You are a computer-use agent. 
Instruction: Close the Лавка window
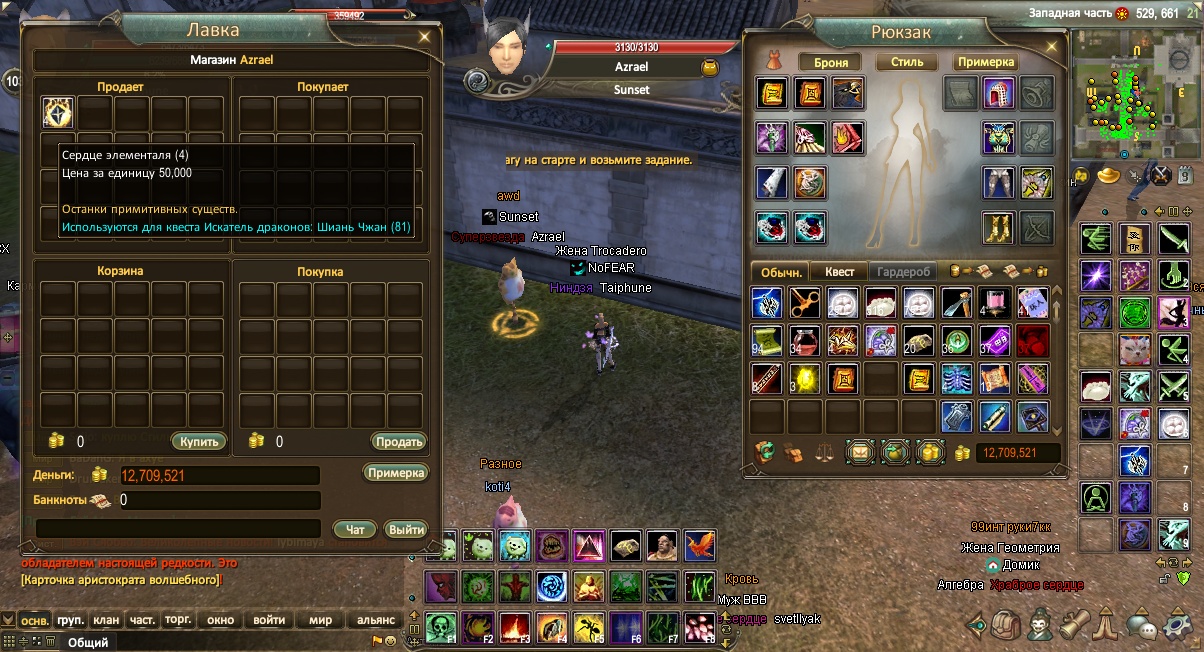click(427, 36)
